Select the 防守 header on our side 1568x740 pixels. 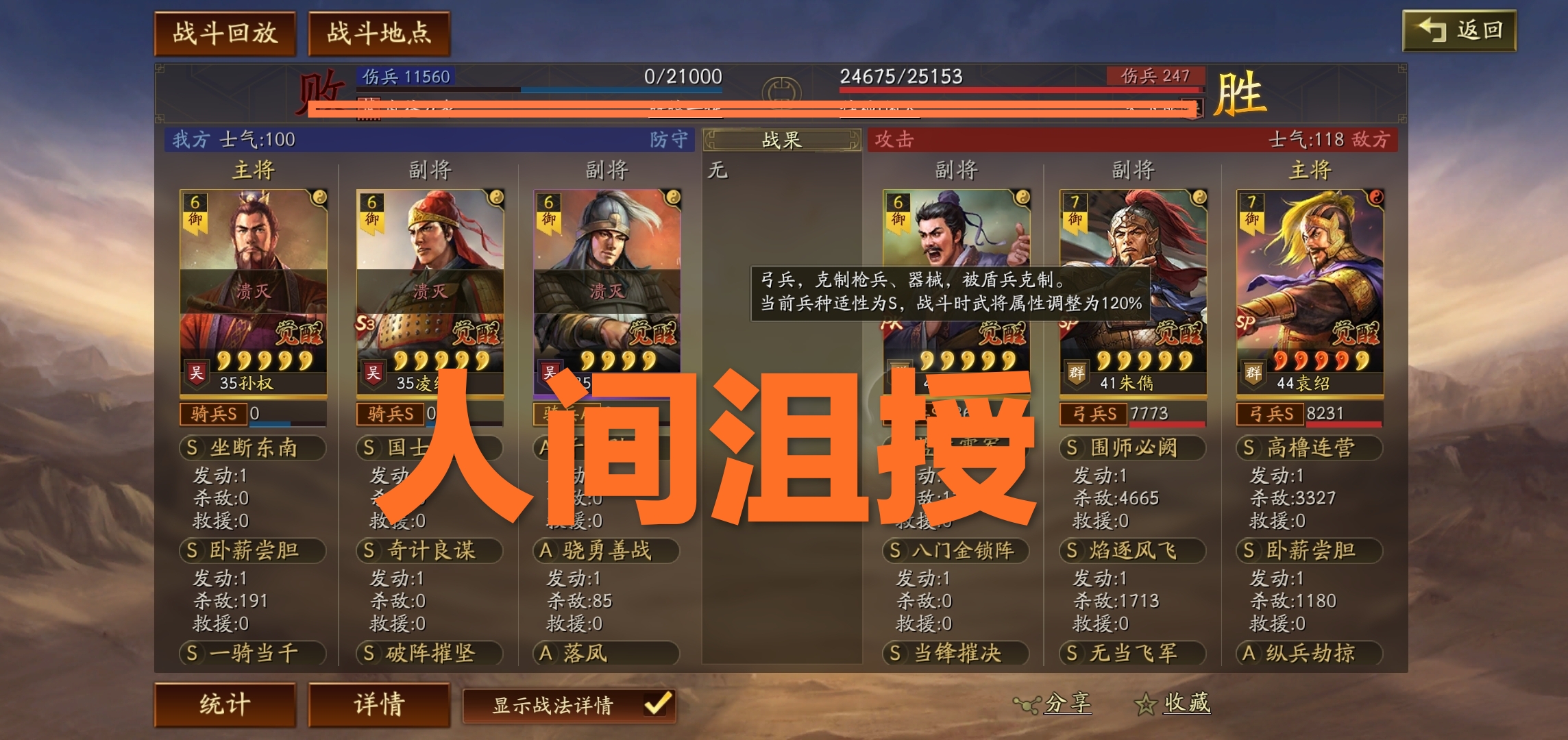point(668,139)
